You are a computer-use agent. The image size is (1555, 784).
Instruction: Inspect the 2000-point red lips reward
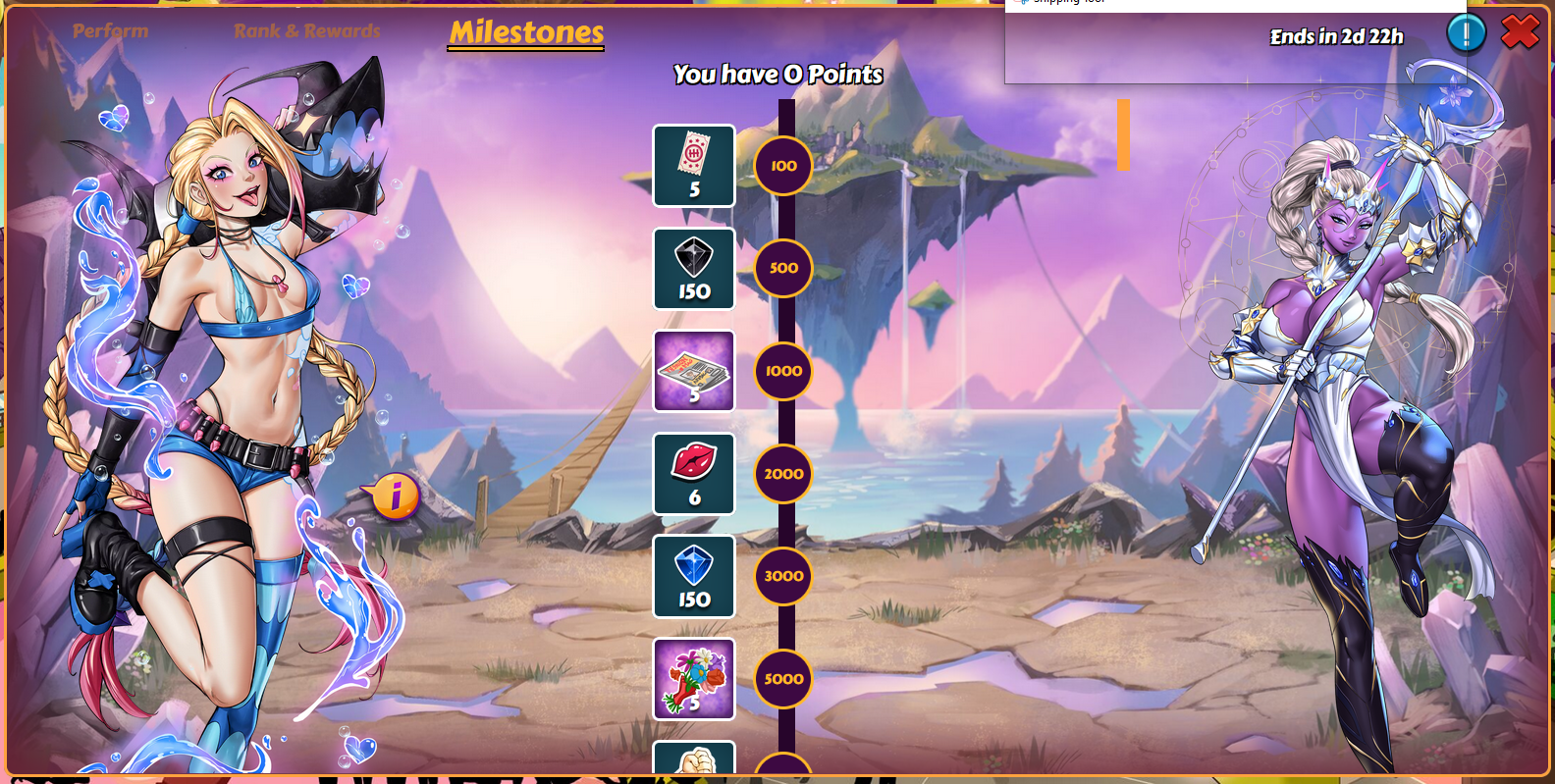694,474
